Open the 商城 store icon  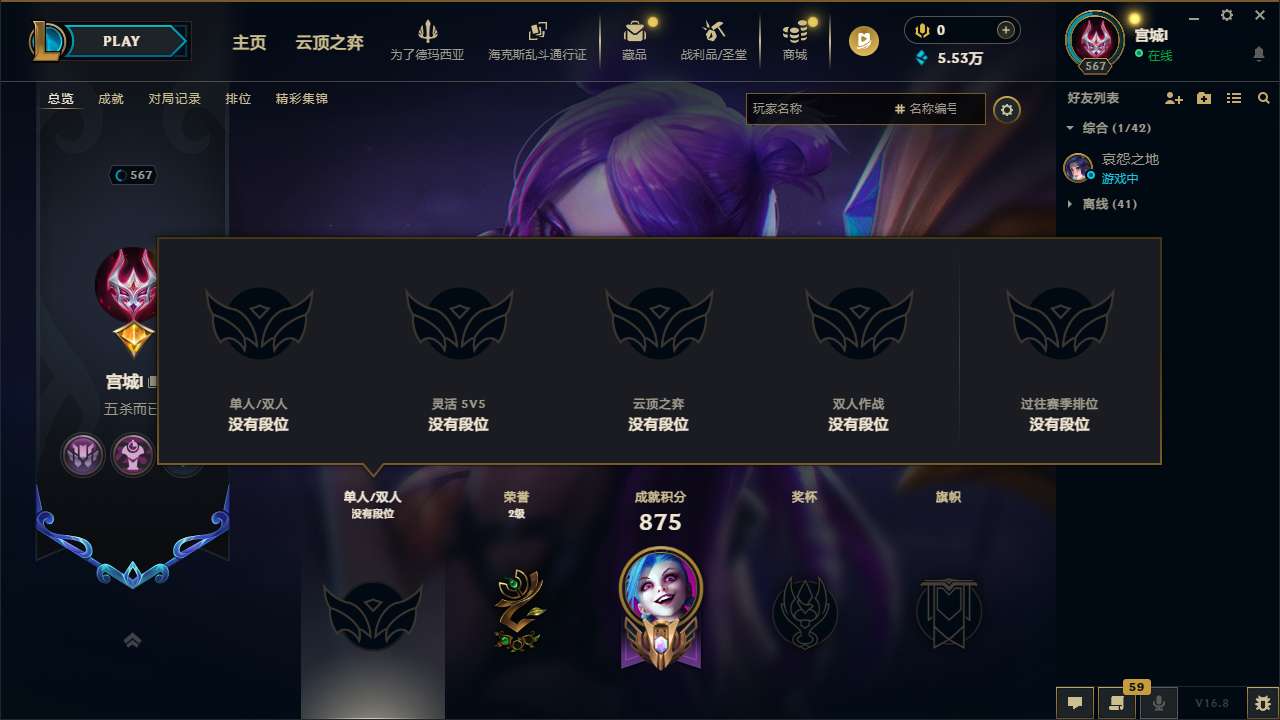795,37
